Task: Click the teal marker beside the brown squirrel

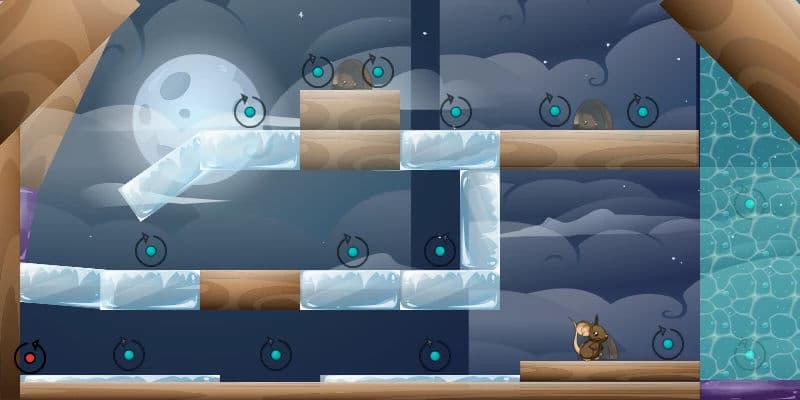Action: 667,343
